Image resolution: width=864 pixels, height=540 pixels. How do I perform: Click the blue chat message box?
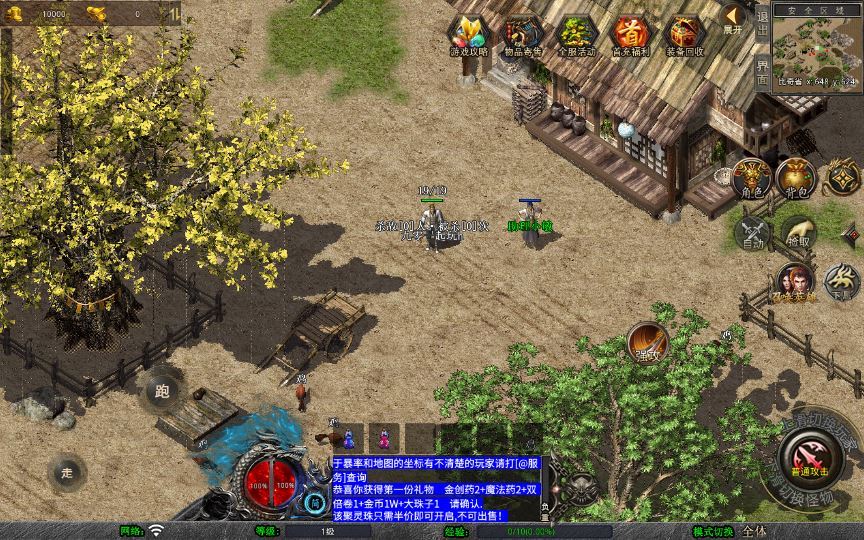436,488
